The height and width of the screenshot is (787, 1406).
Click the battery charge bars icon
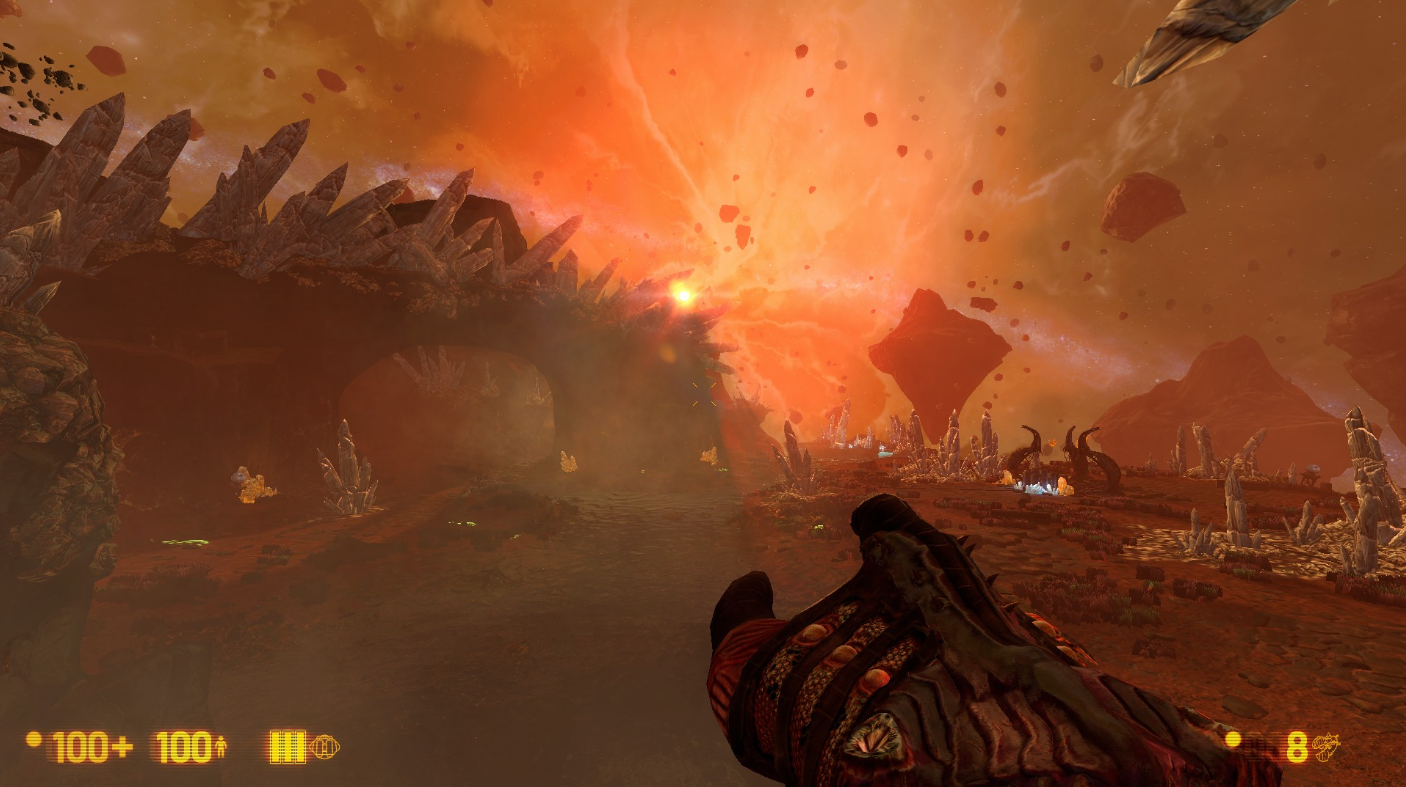[287, 746]
